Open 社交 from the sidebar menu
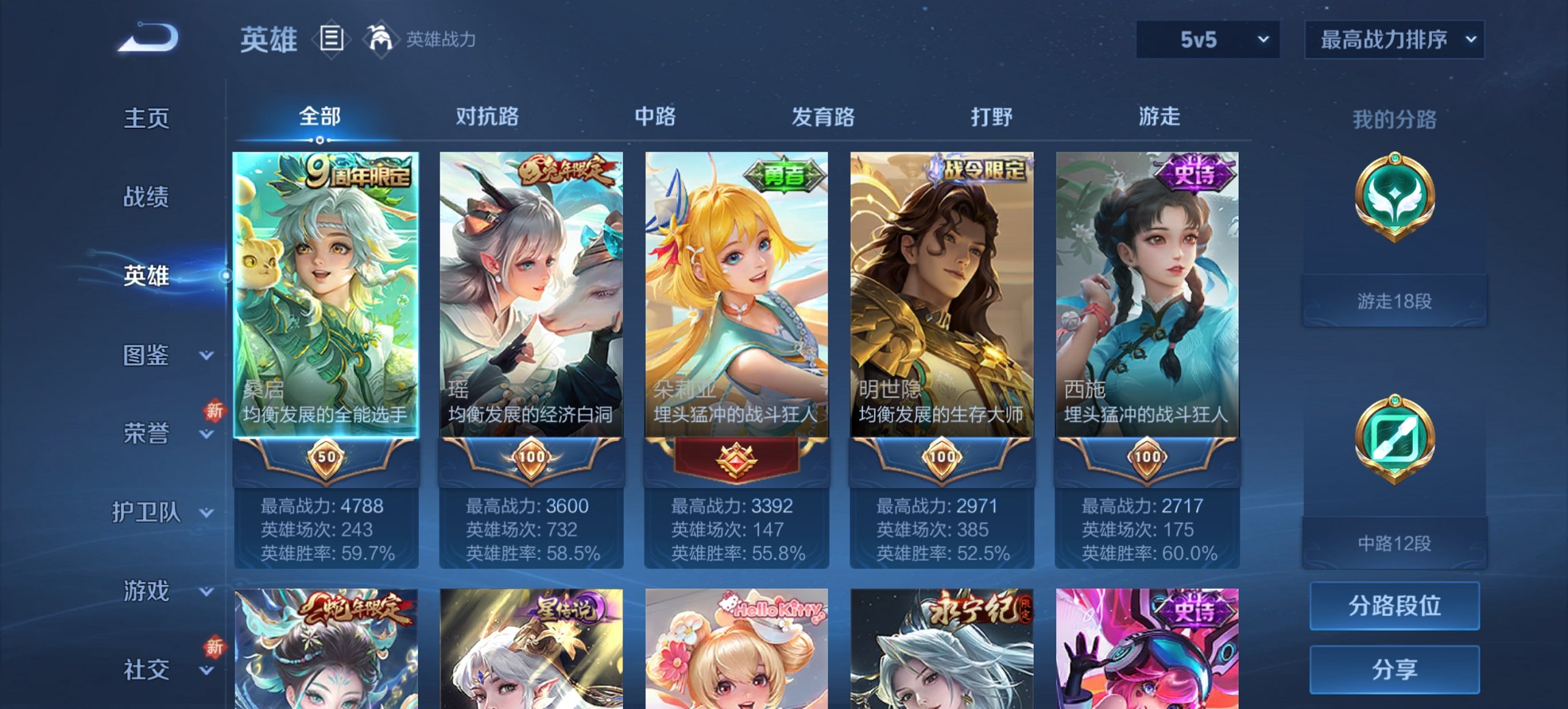Viewport: 1568px width, 709px height. tap(146, 669)
